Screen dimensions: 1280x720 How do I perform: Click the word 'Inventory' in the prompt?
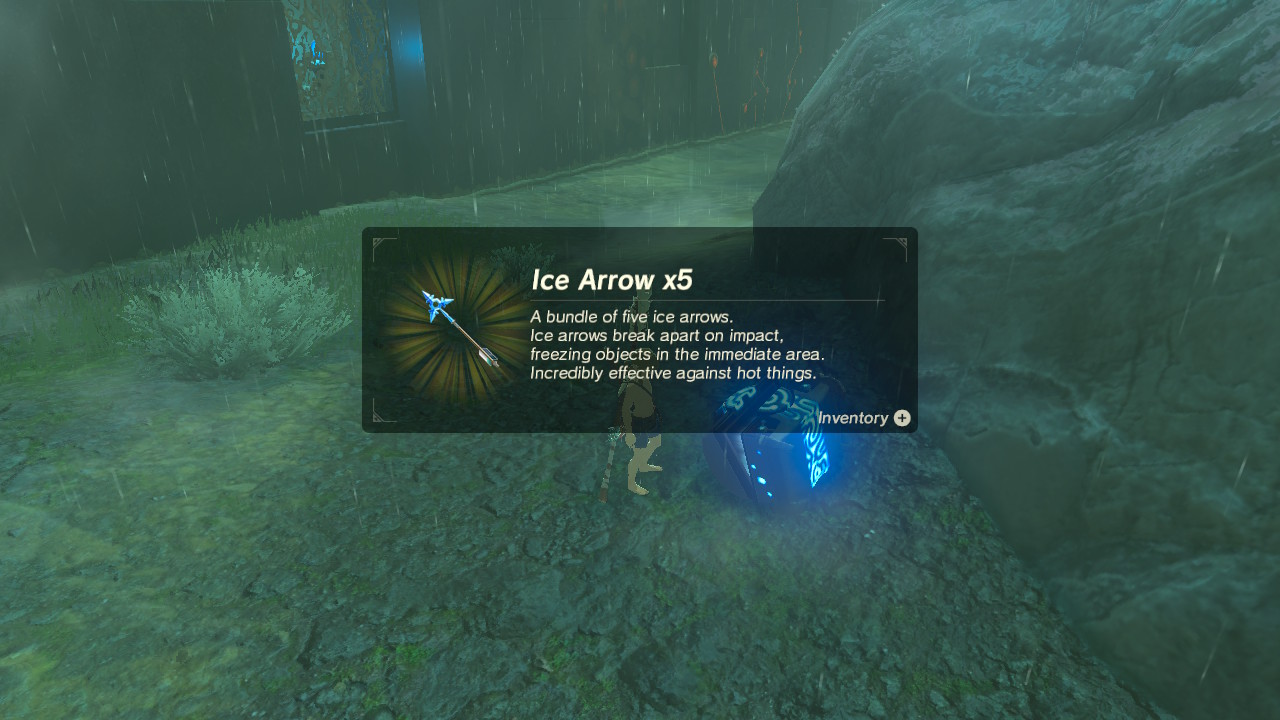tap(852, 418)
